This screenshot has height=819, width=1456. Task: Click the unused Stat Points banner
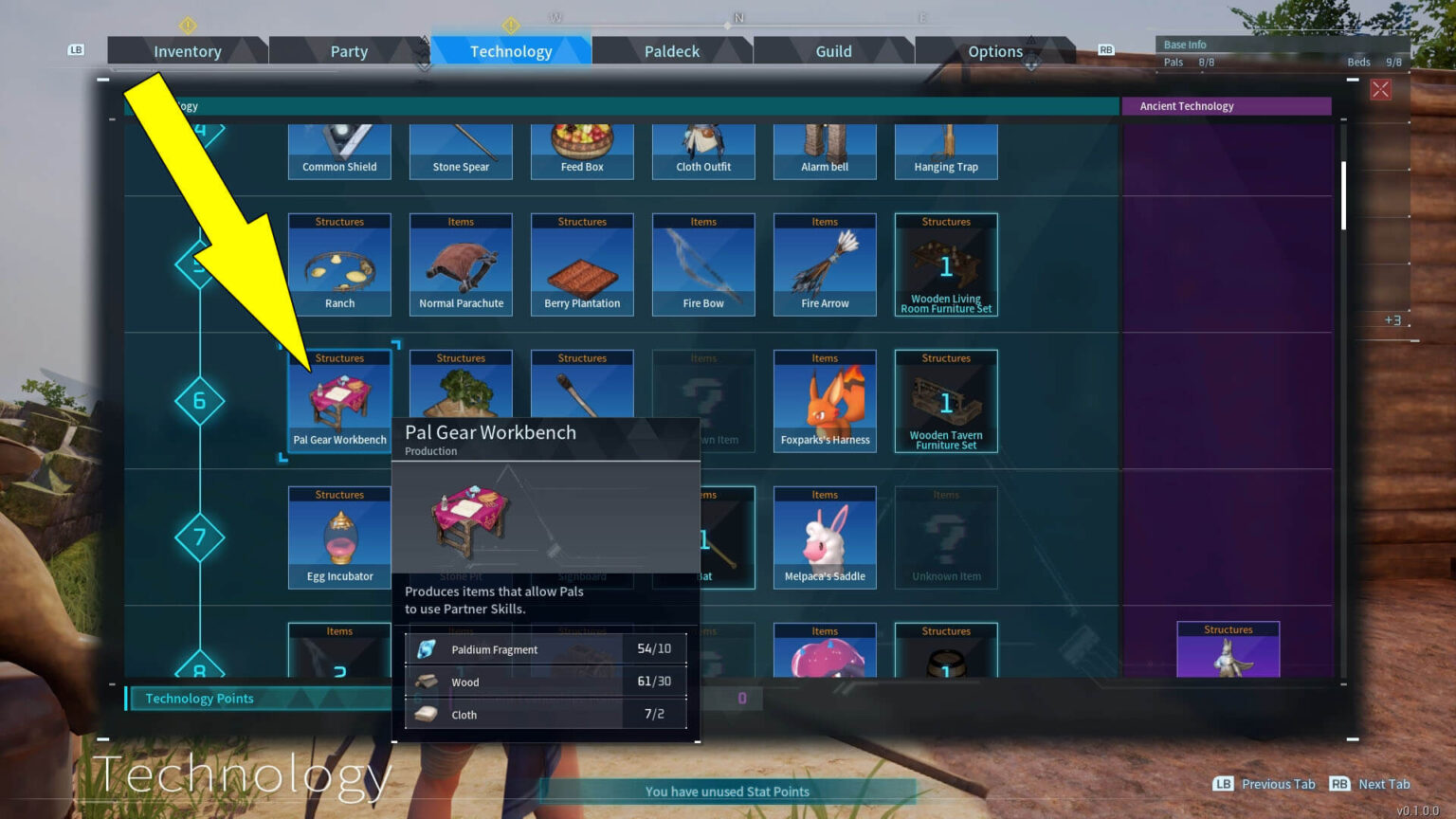(x=726, y=791)
